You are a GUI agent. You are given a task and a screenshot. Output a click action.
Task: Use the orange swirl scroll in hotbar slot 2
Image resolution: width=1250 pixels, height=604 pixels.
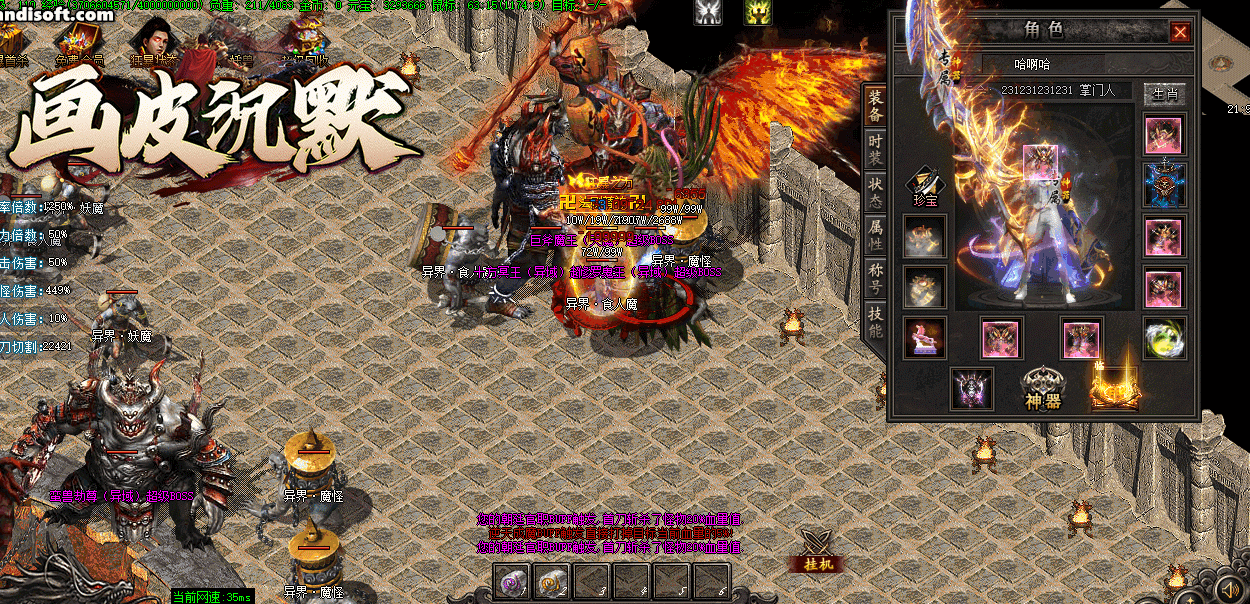(551, 582)
